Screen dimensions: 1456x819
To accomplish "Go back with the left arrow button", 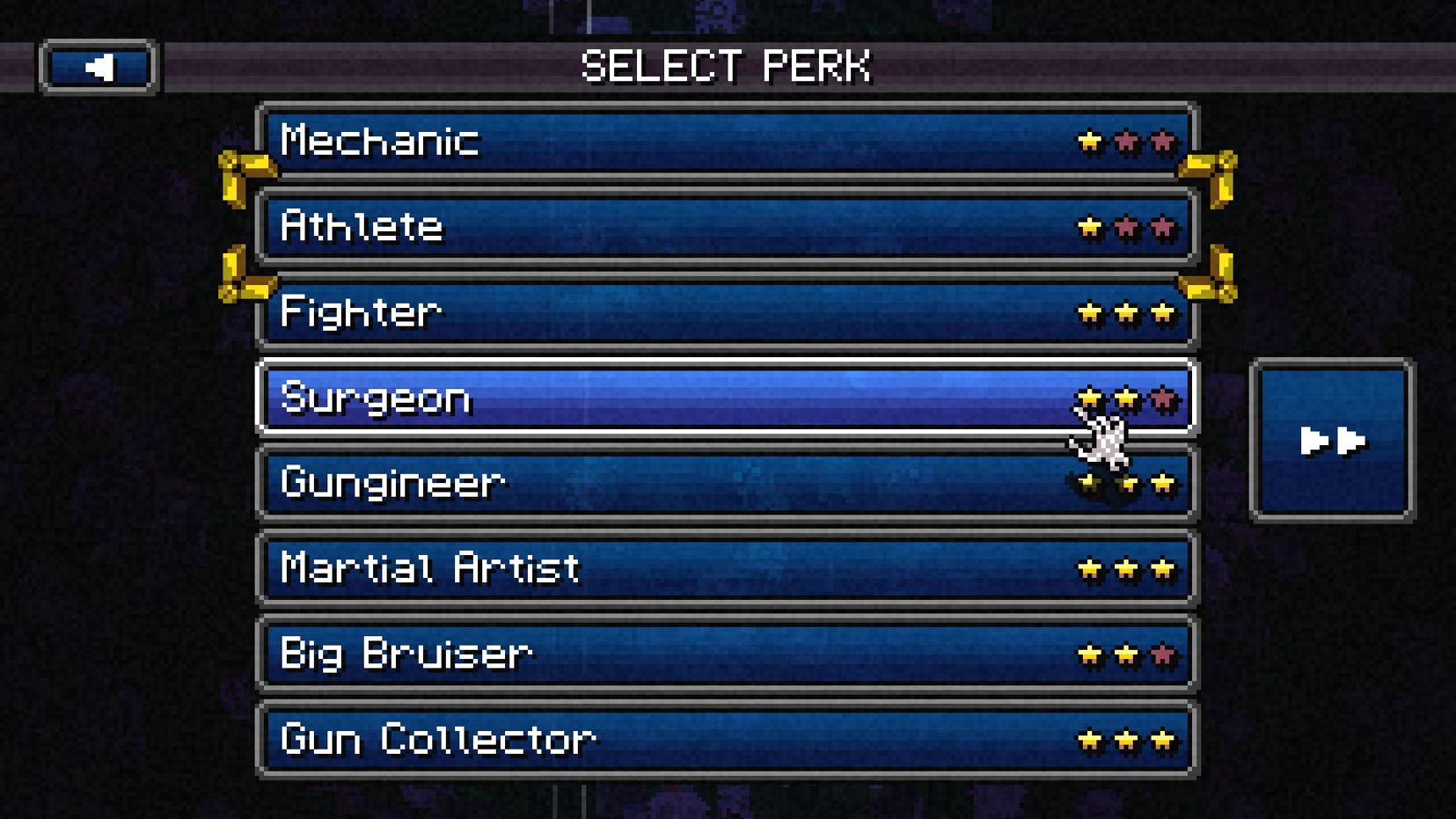I will click(98, 67).
